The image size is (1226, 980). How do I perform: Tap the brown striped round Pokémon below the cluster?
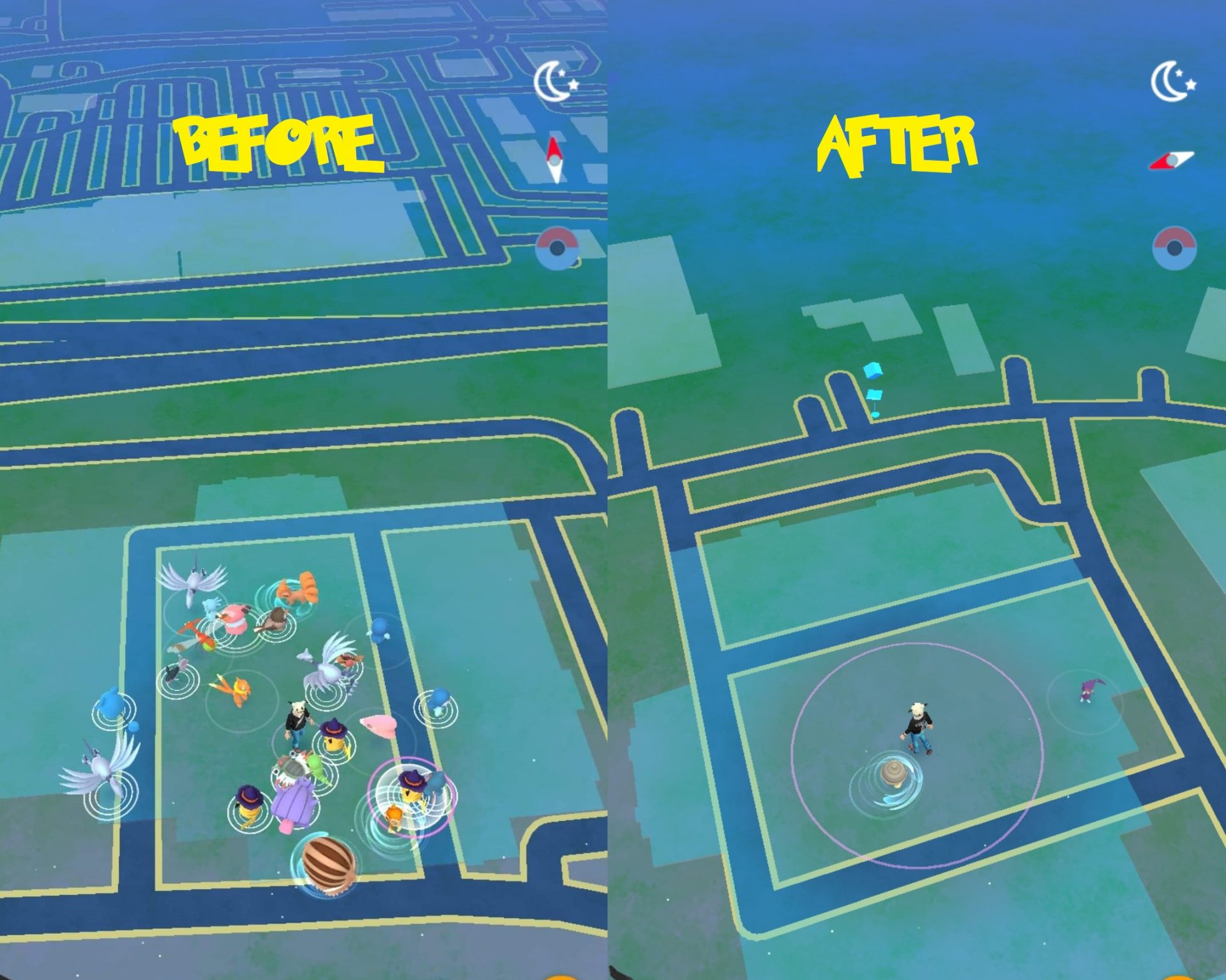[327, 864]
